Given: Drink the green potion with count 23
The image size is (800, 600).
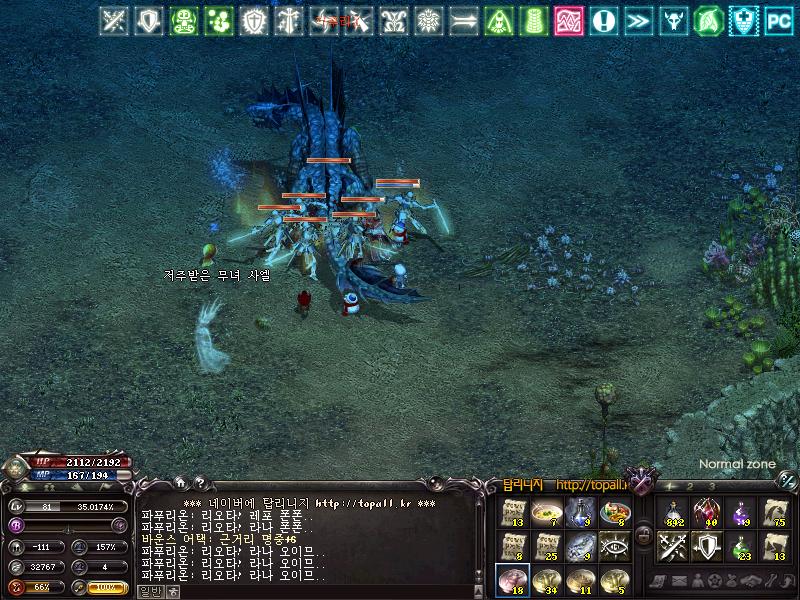Looking at the screenshot, I should tap(741, 546).
